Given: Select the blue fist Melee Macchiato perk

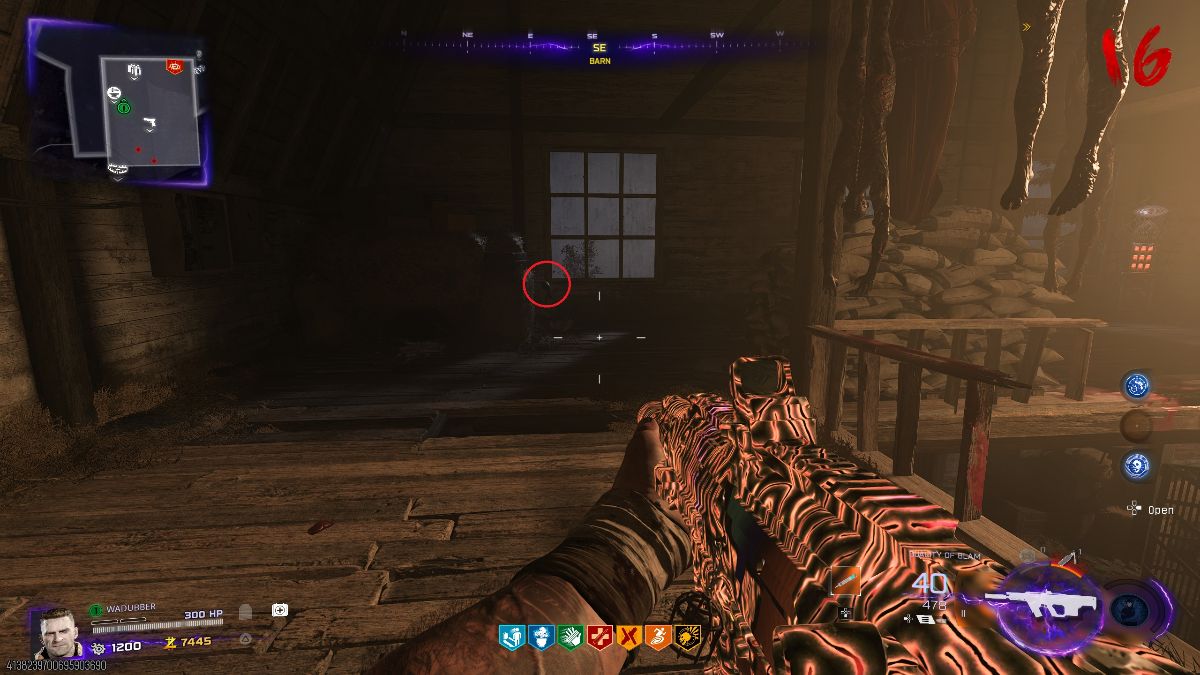Looking at the screenshot, I should click(x=540, y=636).
